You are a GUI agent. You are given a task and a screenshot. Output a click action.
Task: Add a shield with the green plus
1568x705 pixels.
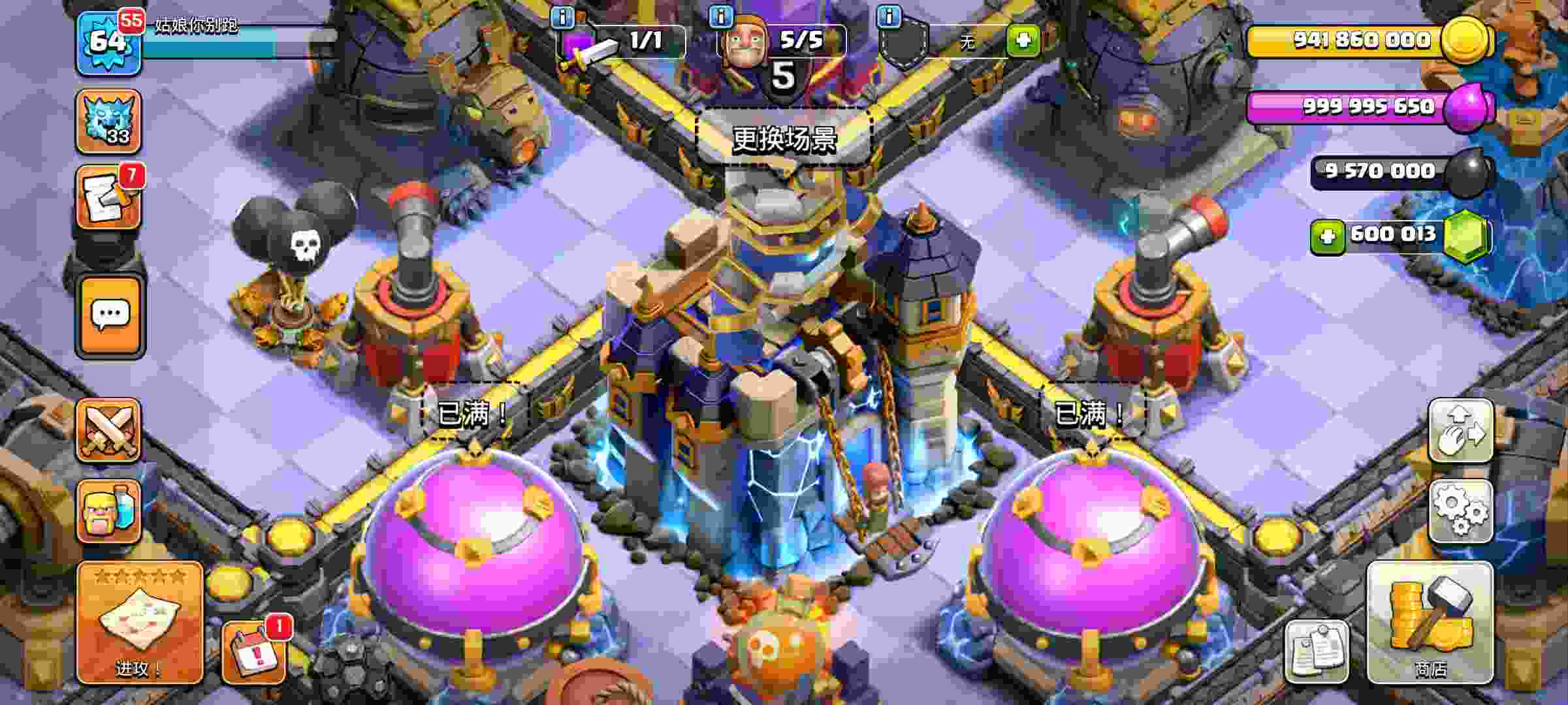pos(1023,40)
